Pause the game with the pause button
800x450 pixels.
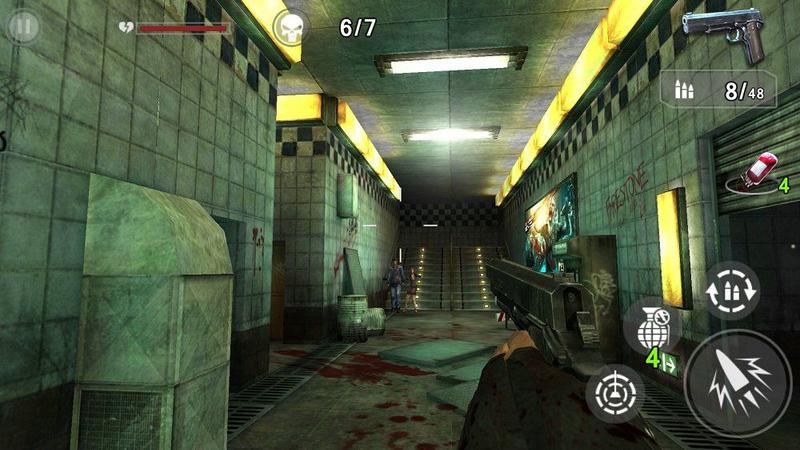[x=22, y=24]
